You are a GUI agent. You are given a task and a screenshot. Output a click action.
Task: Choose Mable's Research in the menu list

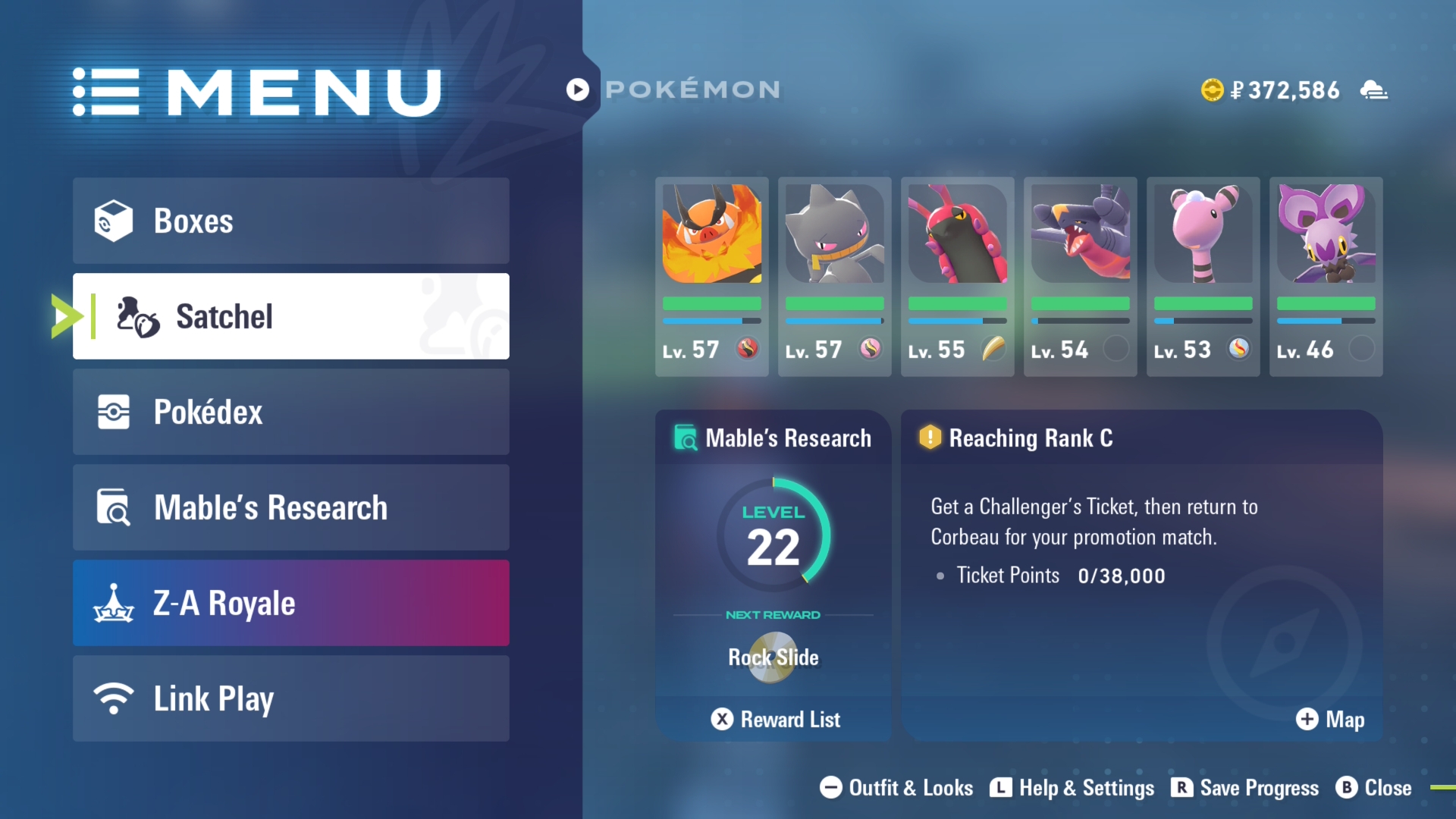[x=290, y=507]
